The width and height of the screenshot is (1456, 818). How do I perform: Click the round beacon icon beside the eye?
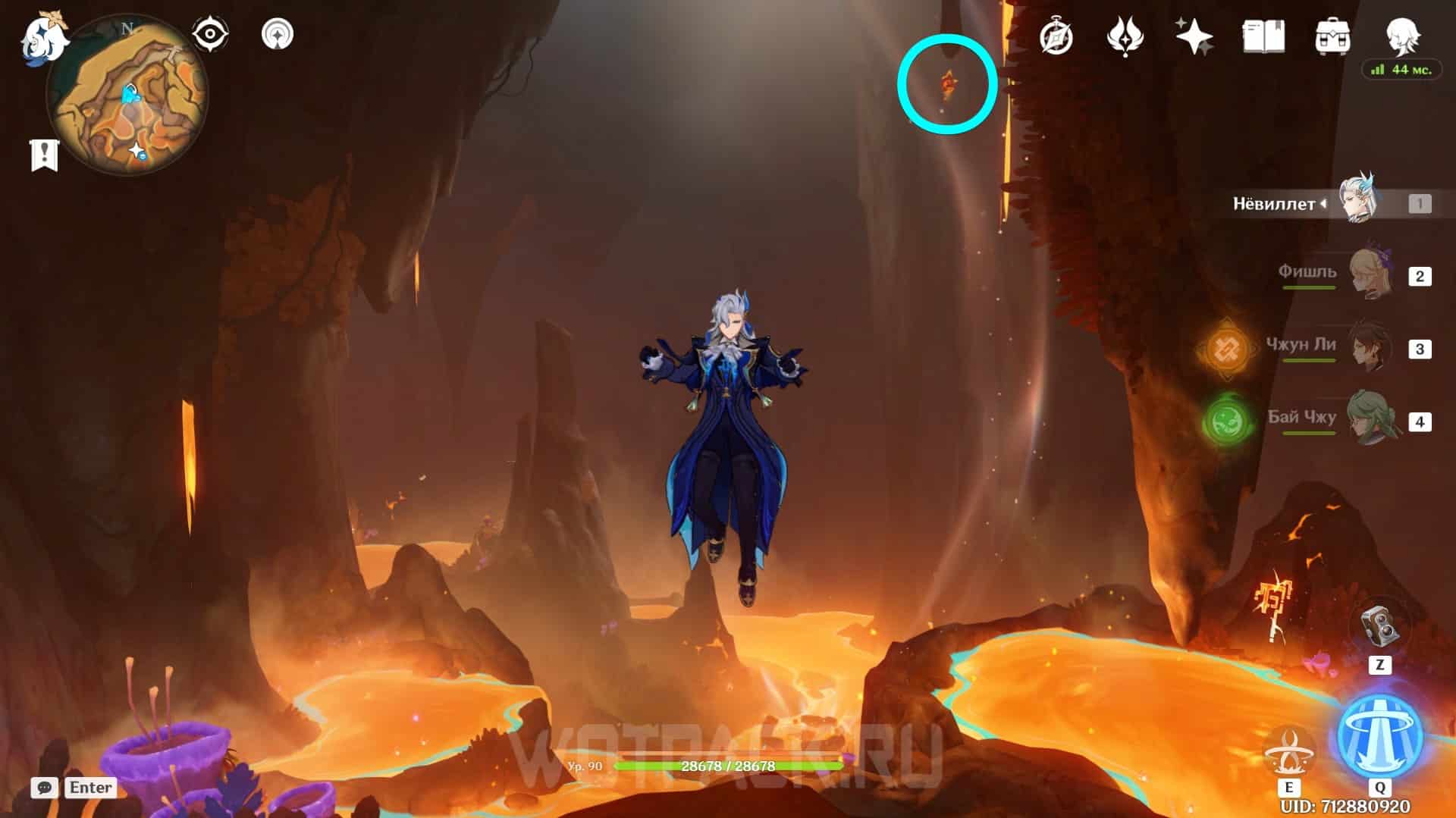[278, 35]
